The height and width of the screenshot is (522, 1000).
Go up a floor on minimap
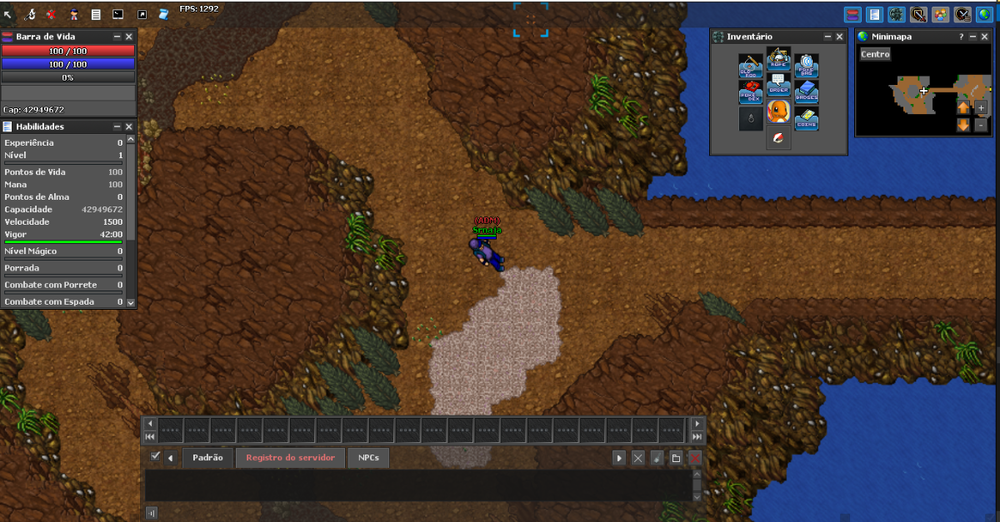(963, 107)
